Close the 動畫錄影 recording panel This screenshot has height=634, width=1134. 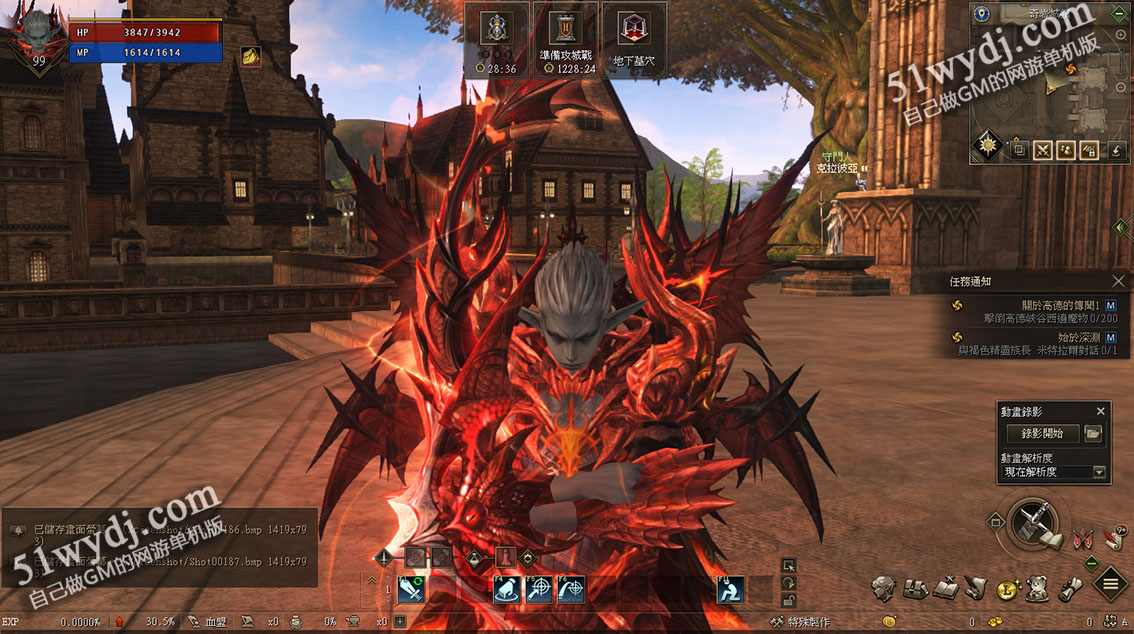click(1101, 411)
